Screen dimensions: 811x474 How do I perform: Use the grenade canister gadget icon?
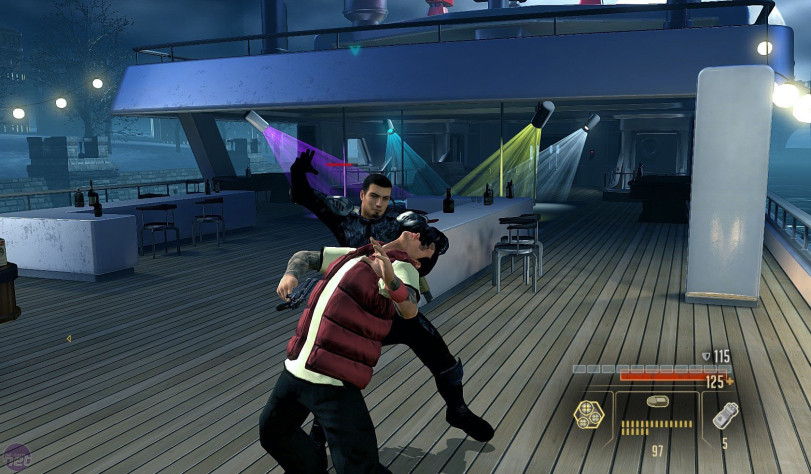tap(725, 415)
